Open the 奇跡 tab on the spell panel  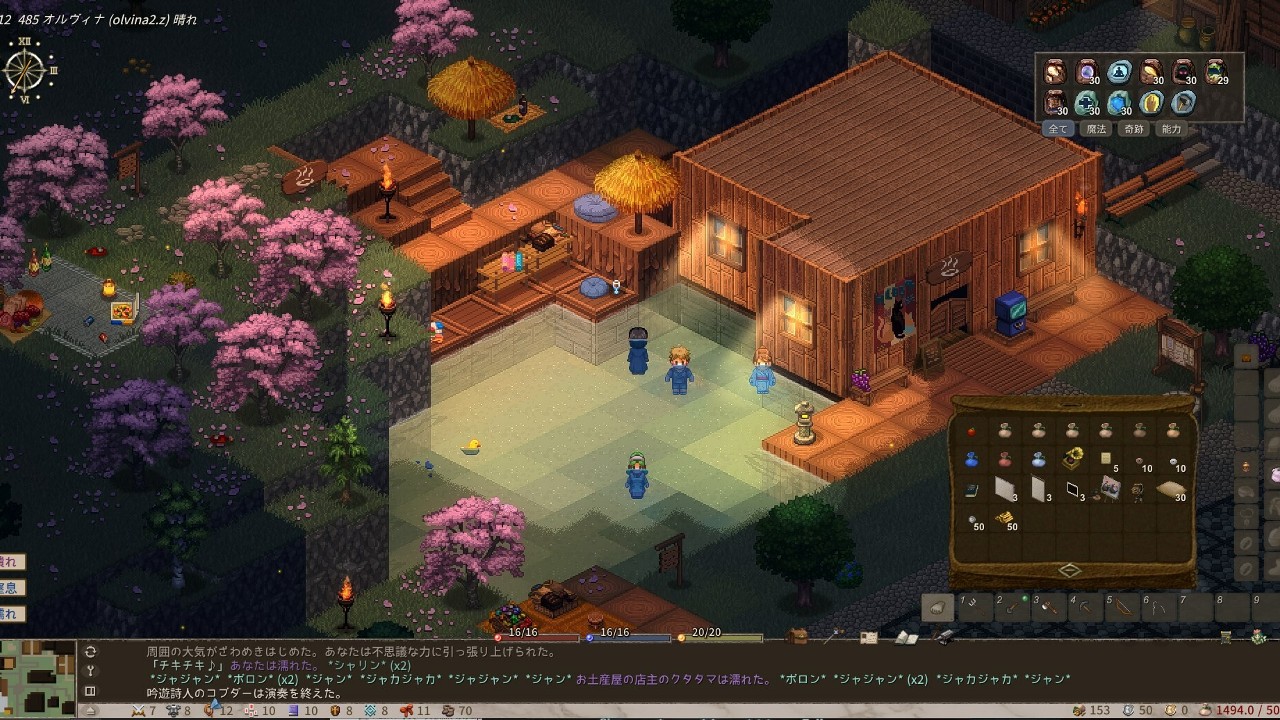pos(1134,128)
